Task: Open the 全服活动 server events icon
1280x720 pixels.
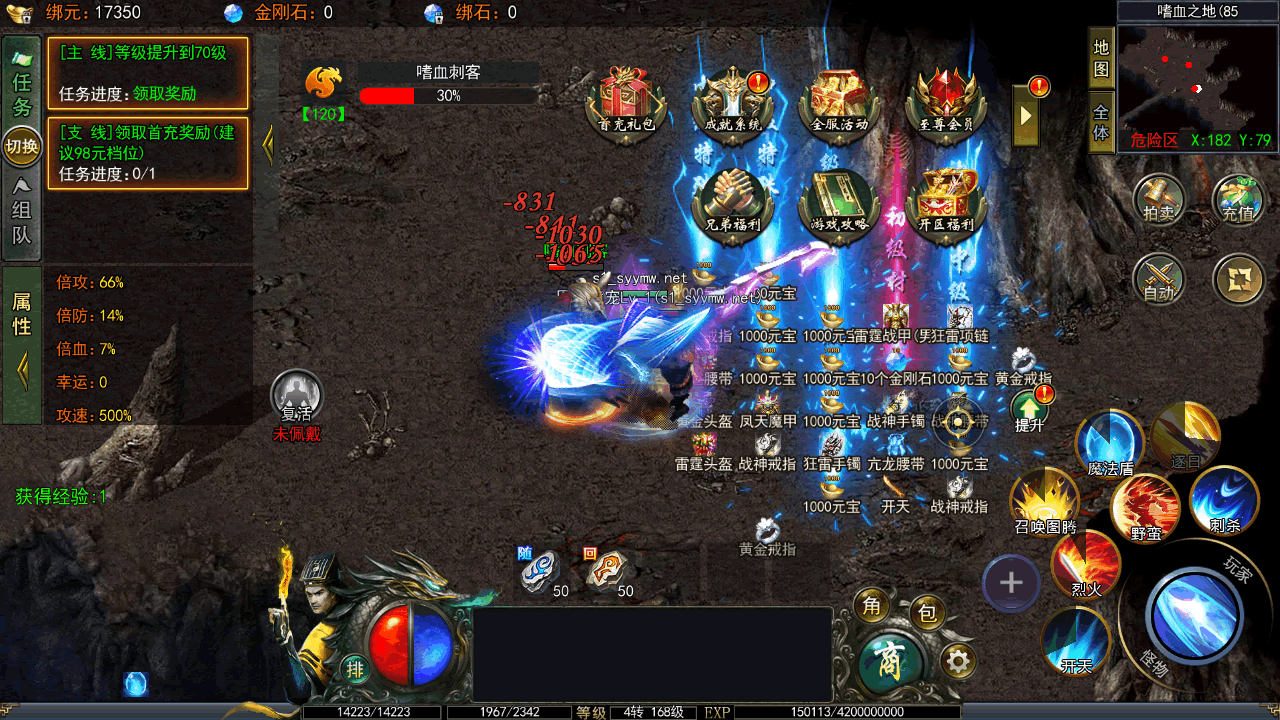Action: pos(839,100)
